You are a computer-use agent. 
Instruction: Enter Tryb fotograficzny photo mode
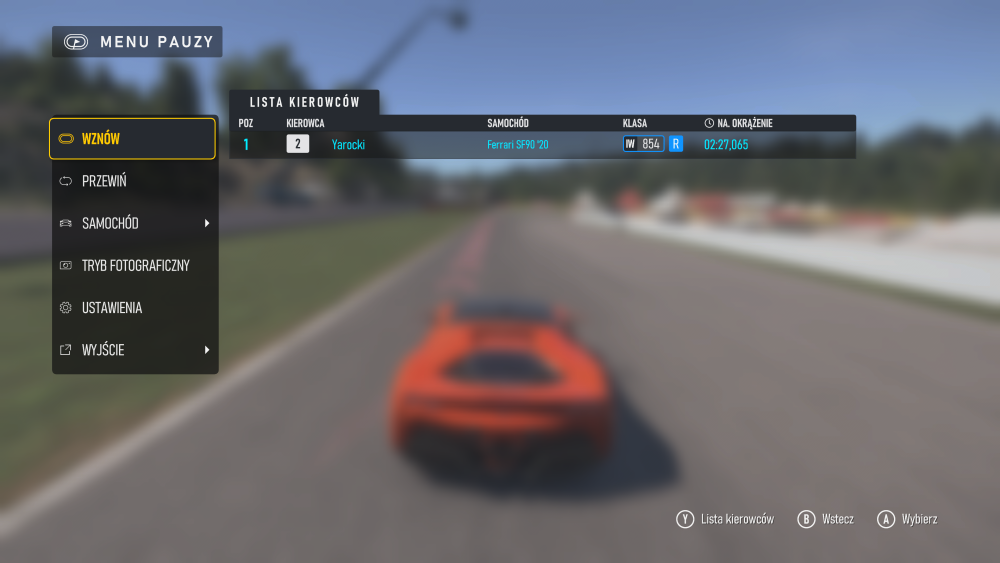click(134, 265)
